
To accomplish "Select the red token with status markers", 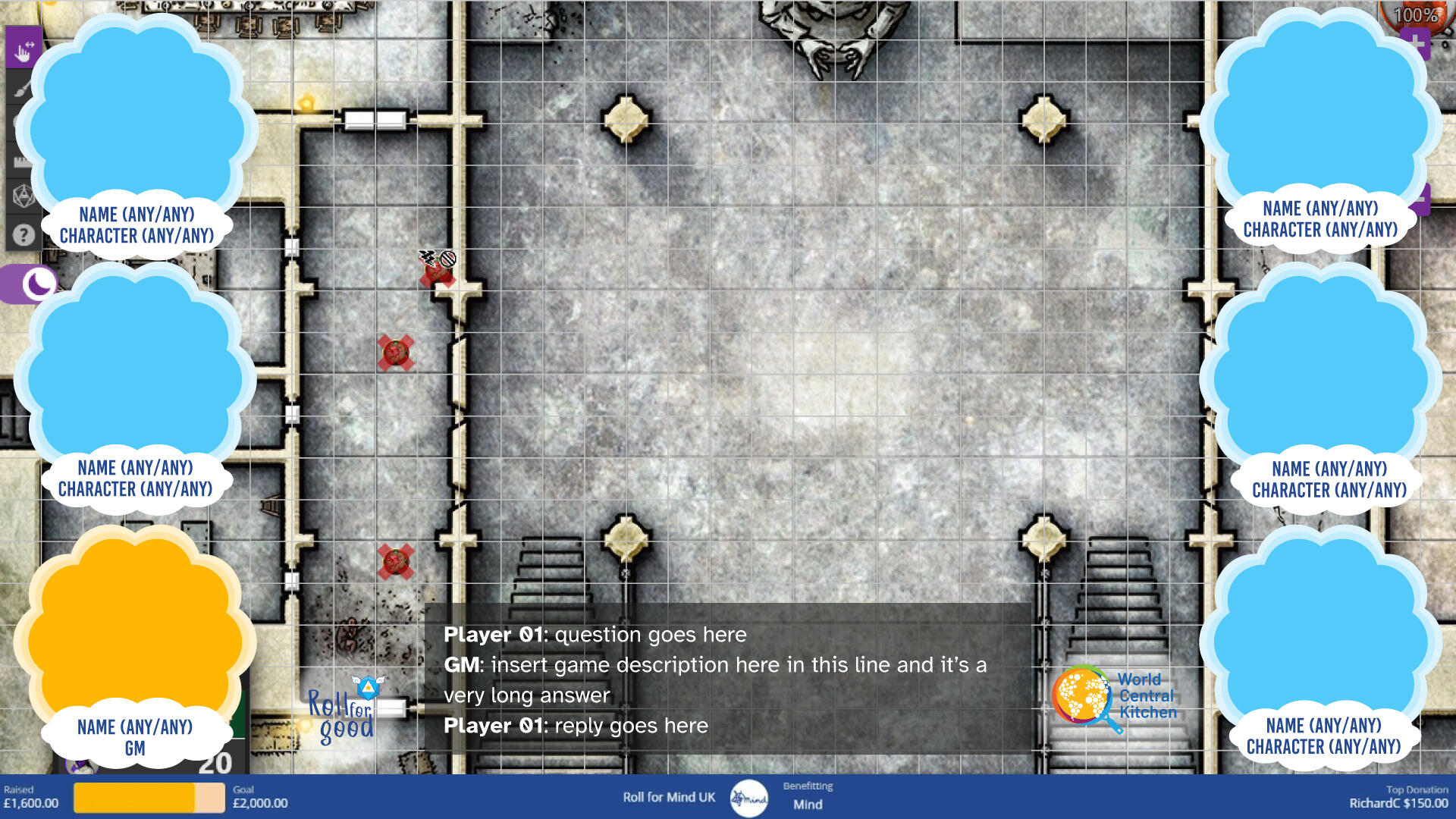I will (x=438, y=271).
